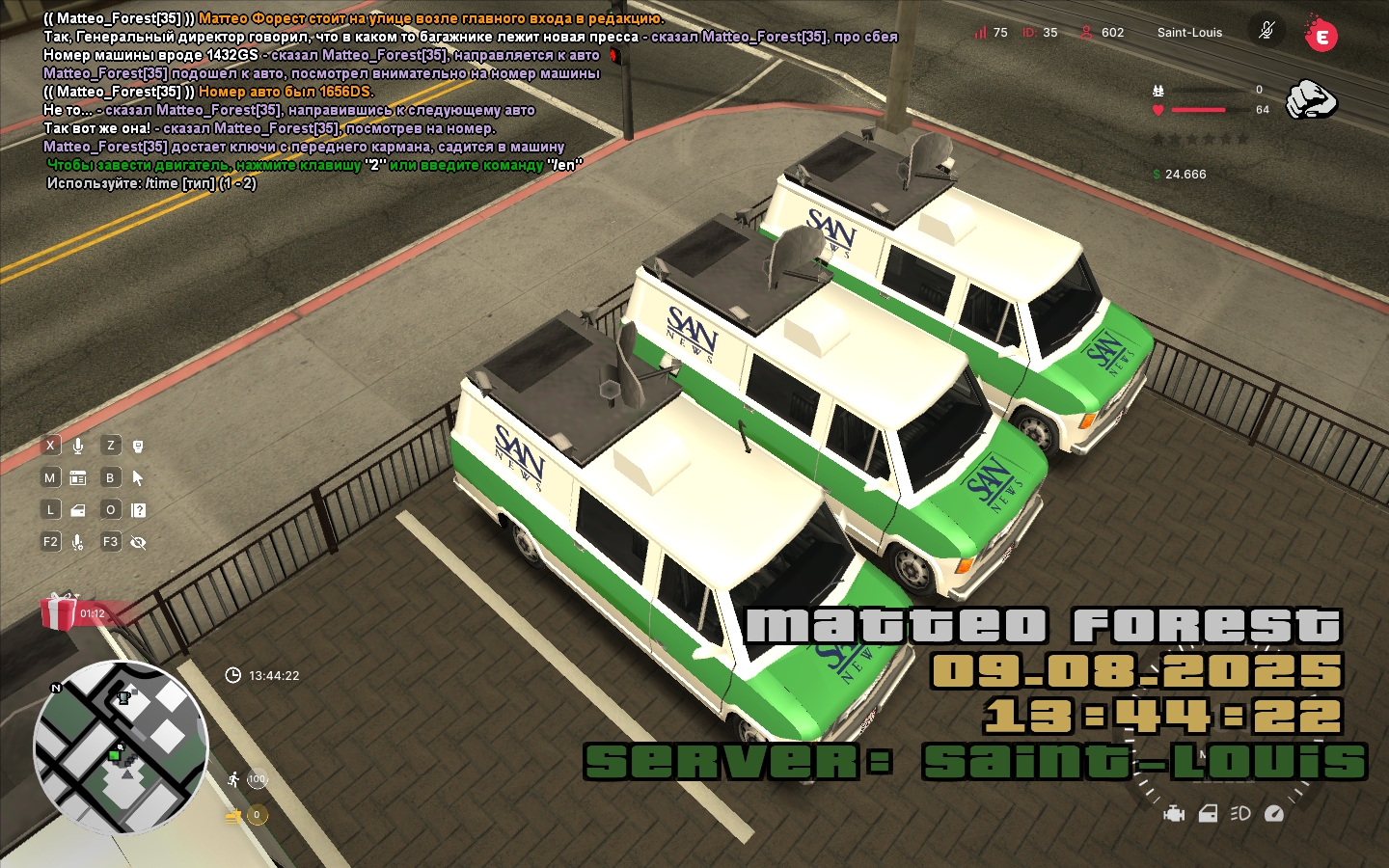Open the main menu window icon
1389x868 pixels.
[x=78, y=477]
